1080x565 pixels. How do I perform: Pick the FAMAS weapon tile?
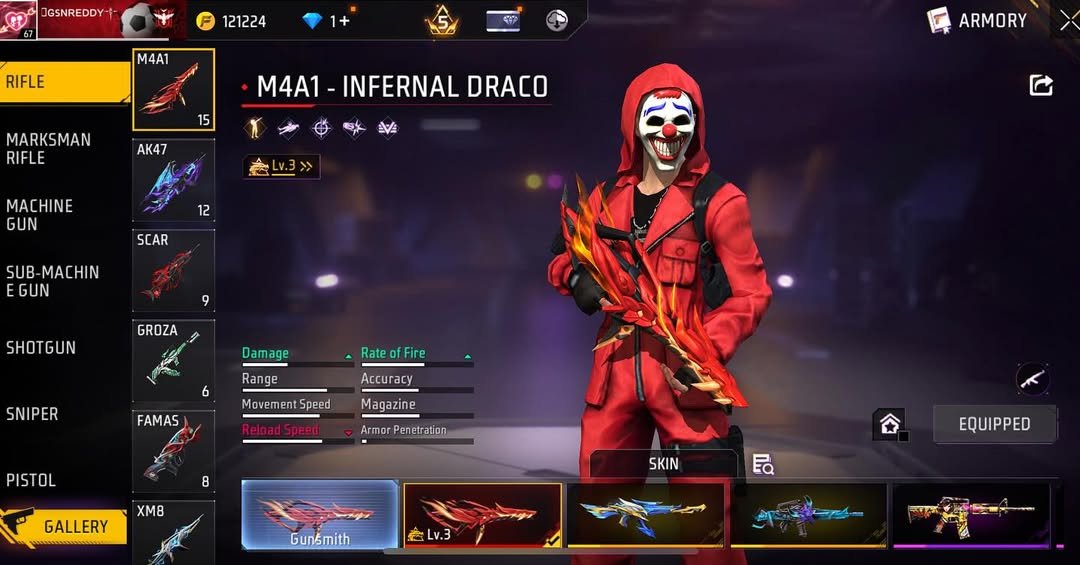pyautogui.click(x=173, y=452)
